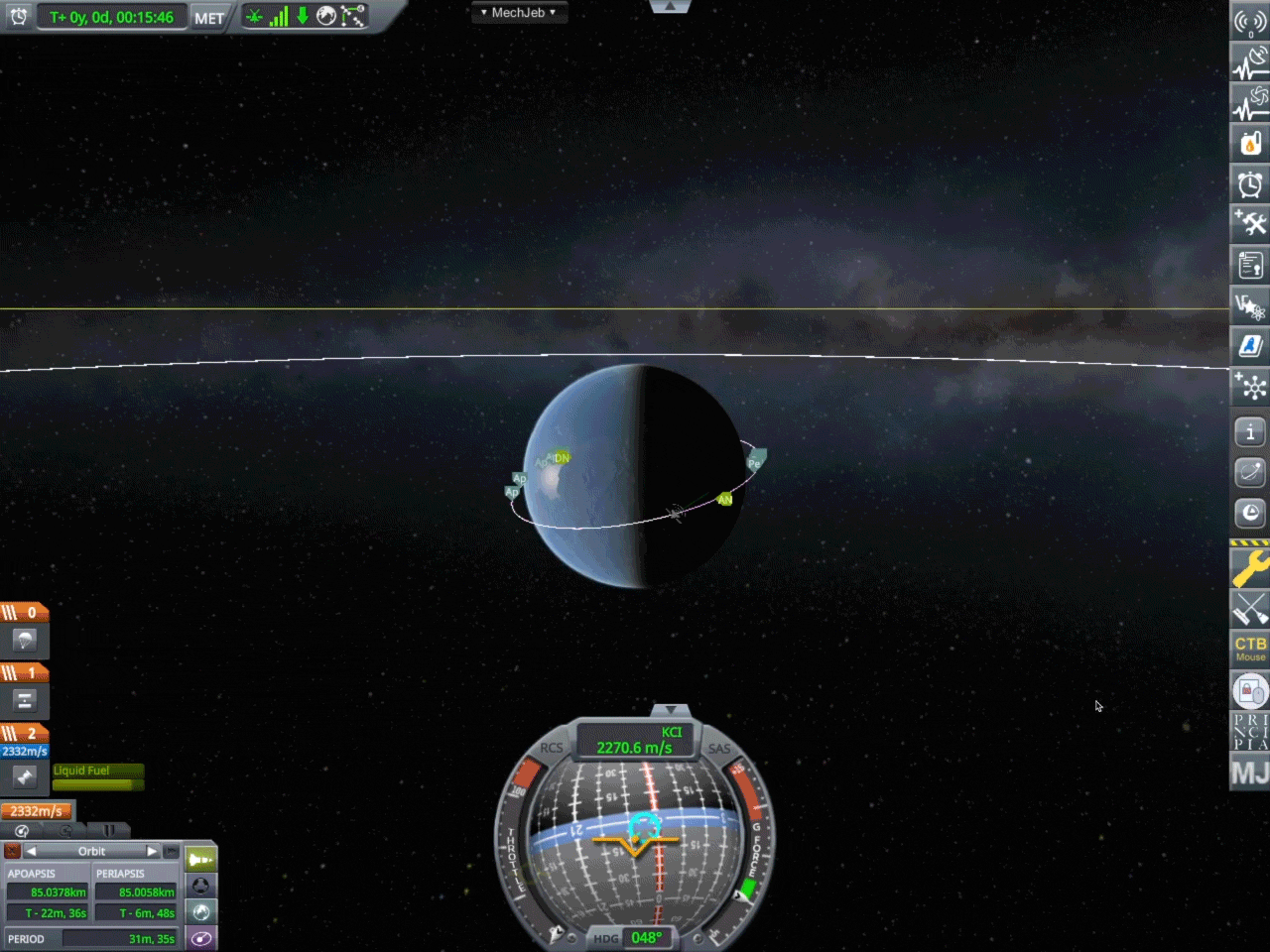This screenshot has height=952, width=1270.
Task: Click the green rocket button beside the Orbit panel
Action: click(201, 858)
